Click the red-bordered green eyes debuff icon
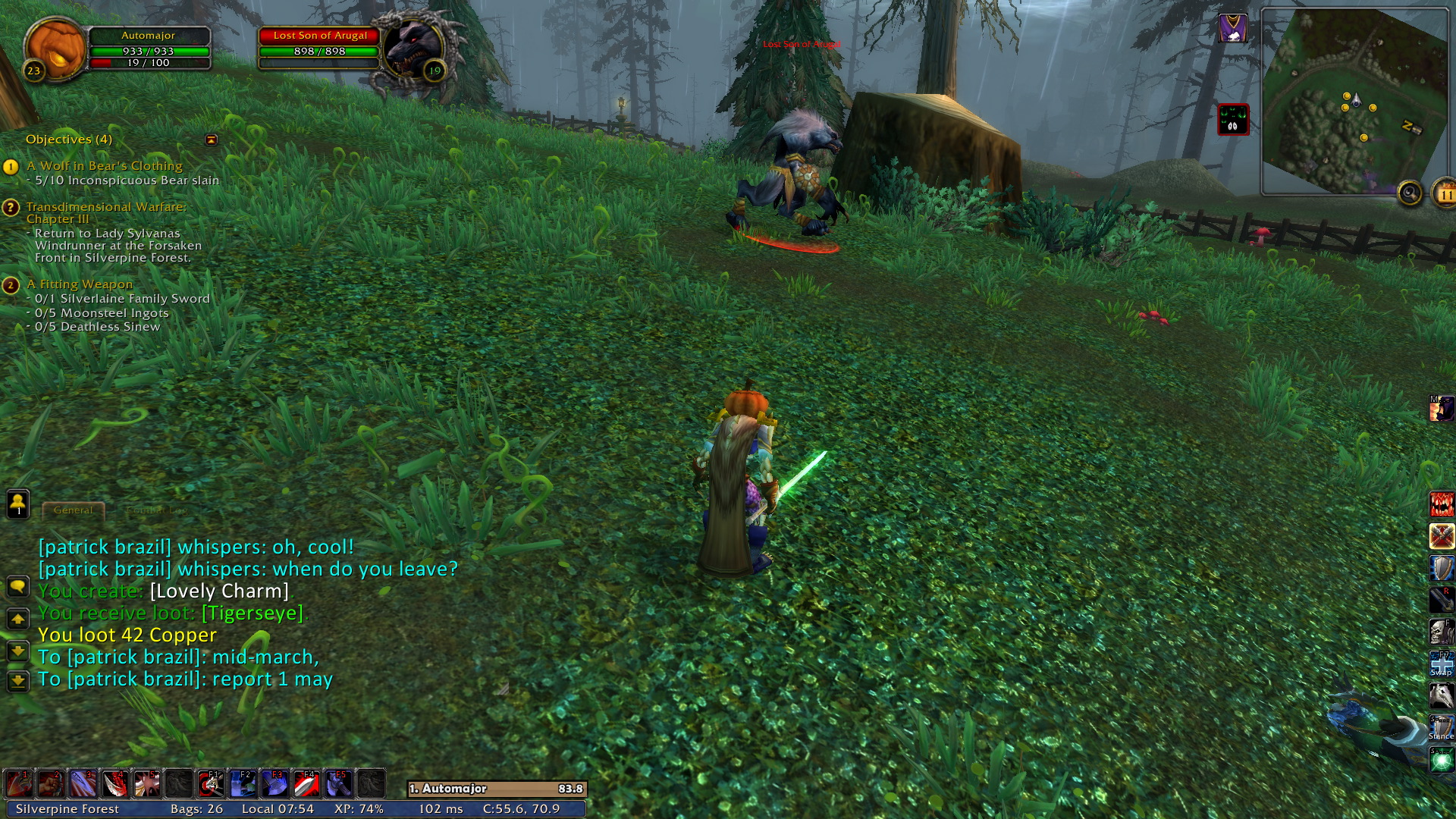The image size is (1456, 819). pos(1232,120)
